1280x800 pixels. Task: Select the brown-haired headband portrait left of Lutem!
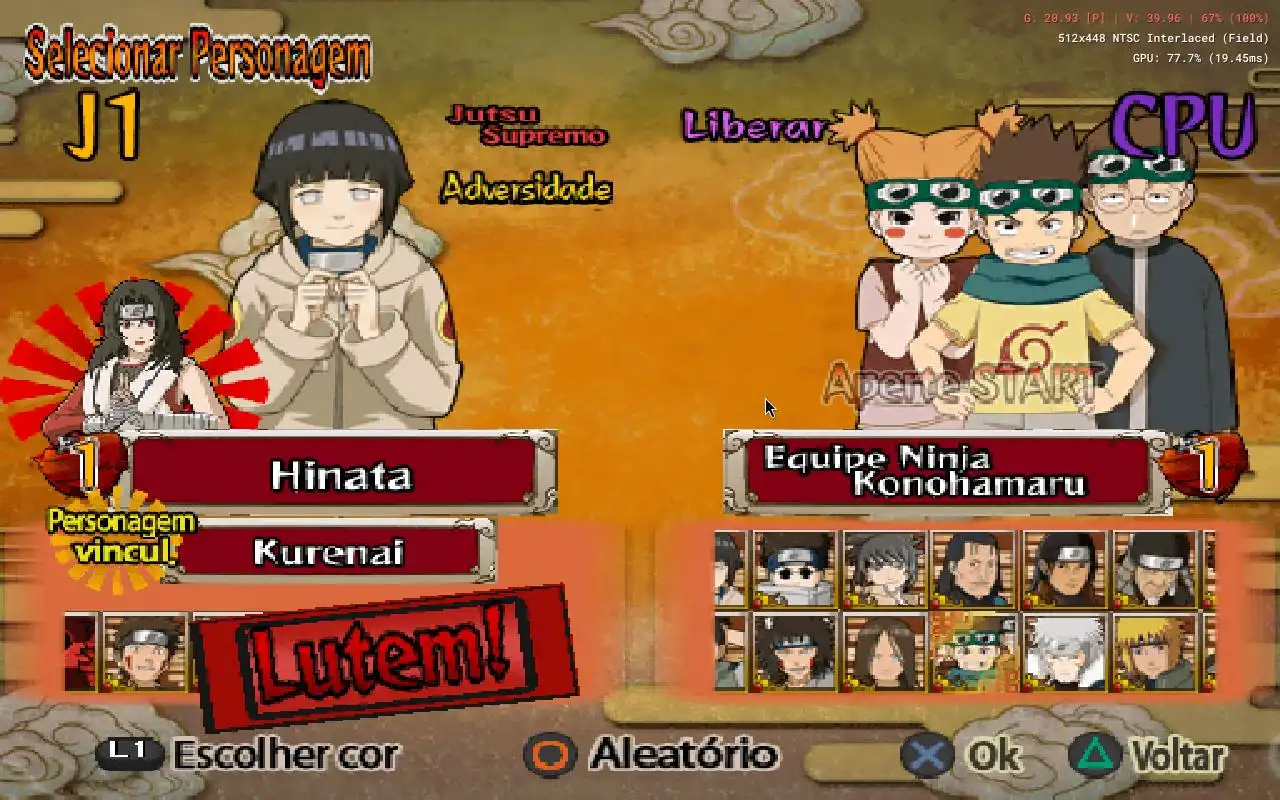145,652
